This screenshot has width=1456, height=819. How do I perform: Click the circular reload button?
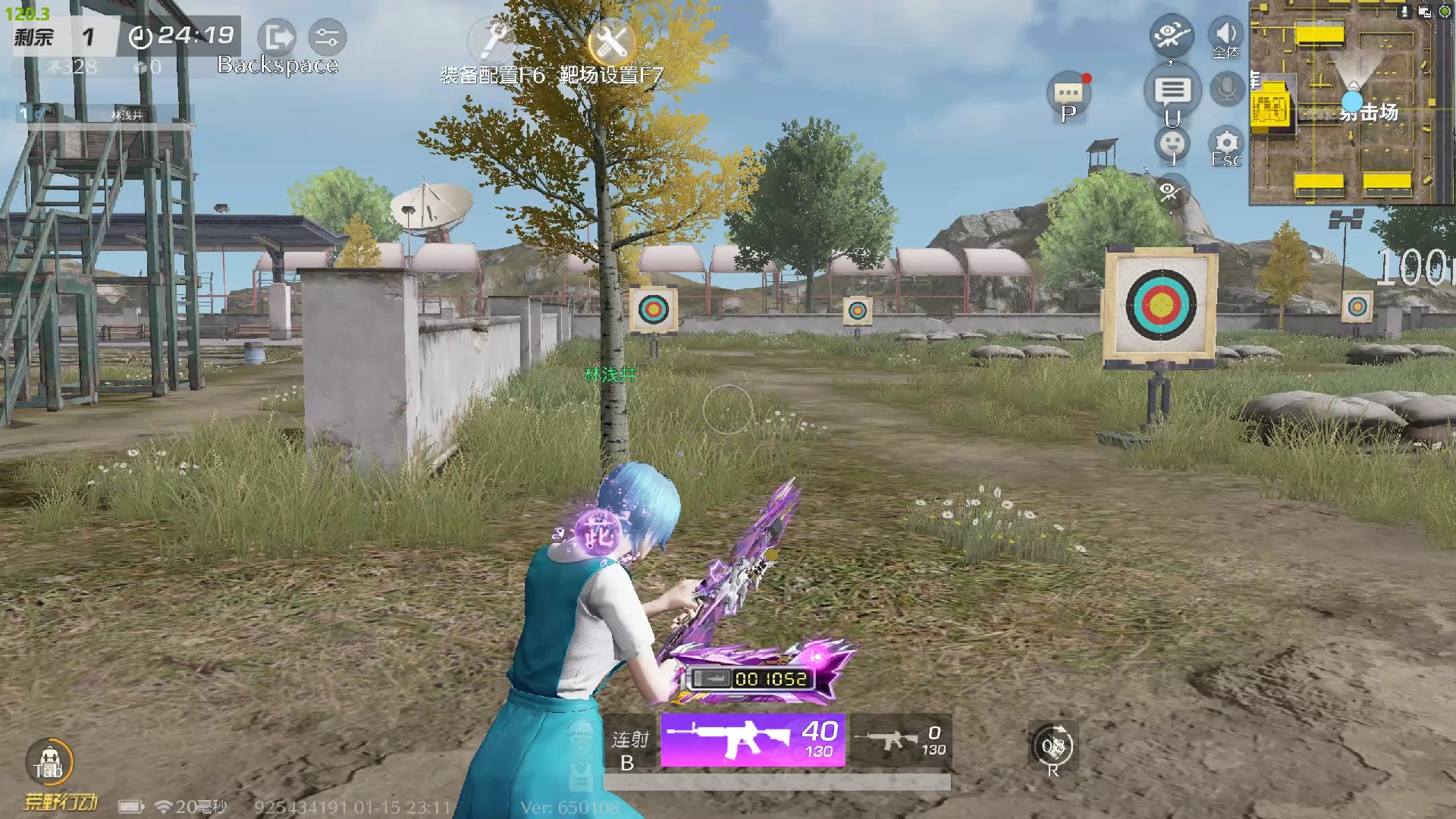pos(1053,747)
